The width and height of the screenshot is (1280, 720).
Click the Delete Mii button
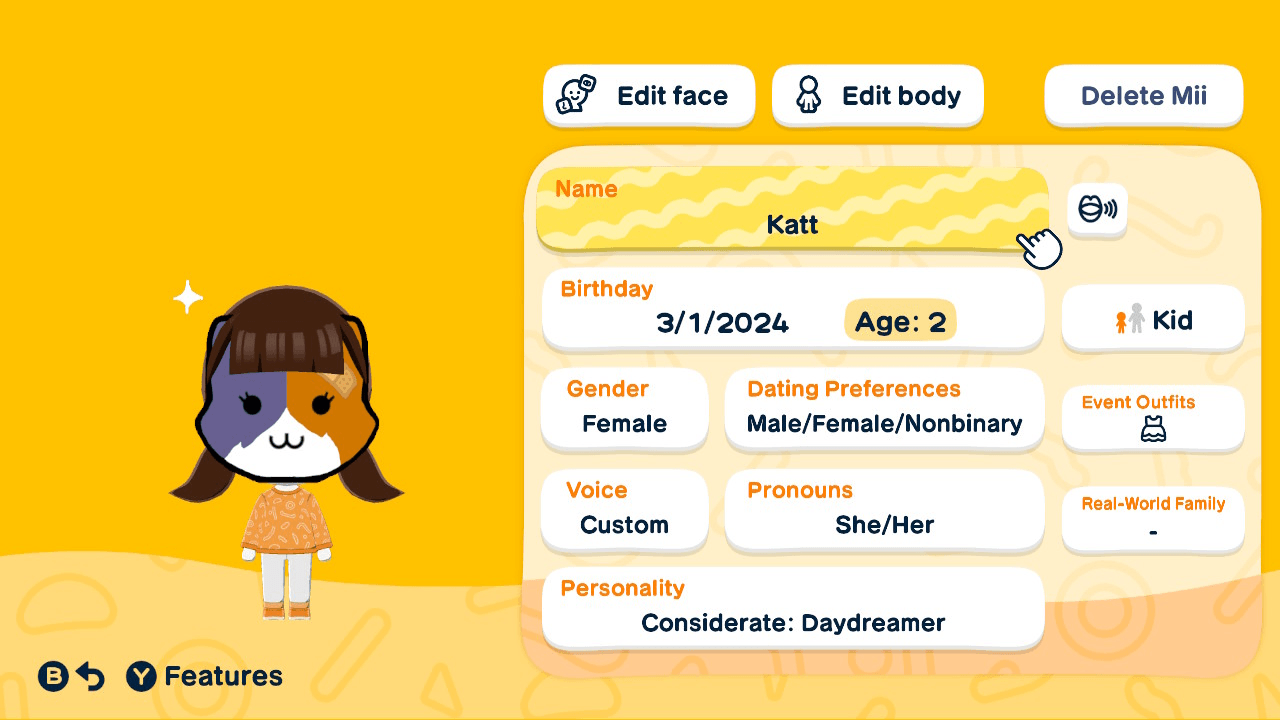pos(1143,95)
